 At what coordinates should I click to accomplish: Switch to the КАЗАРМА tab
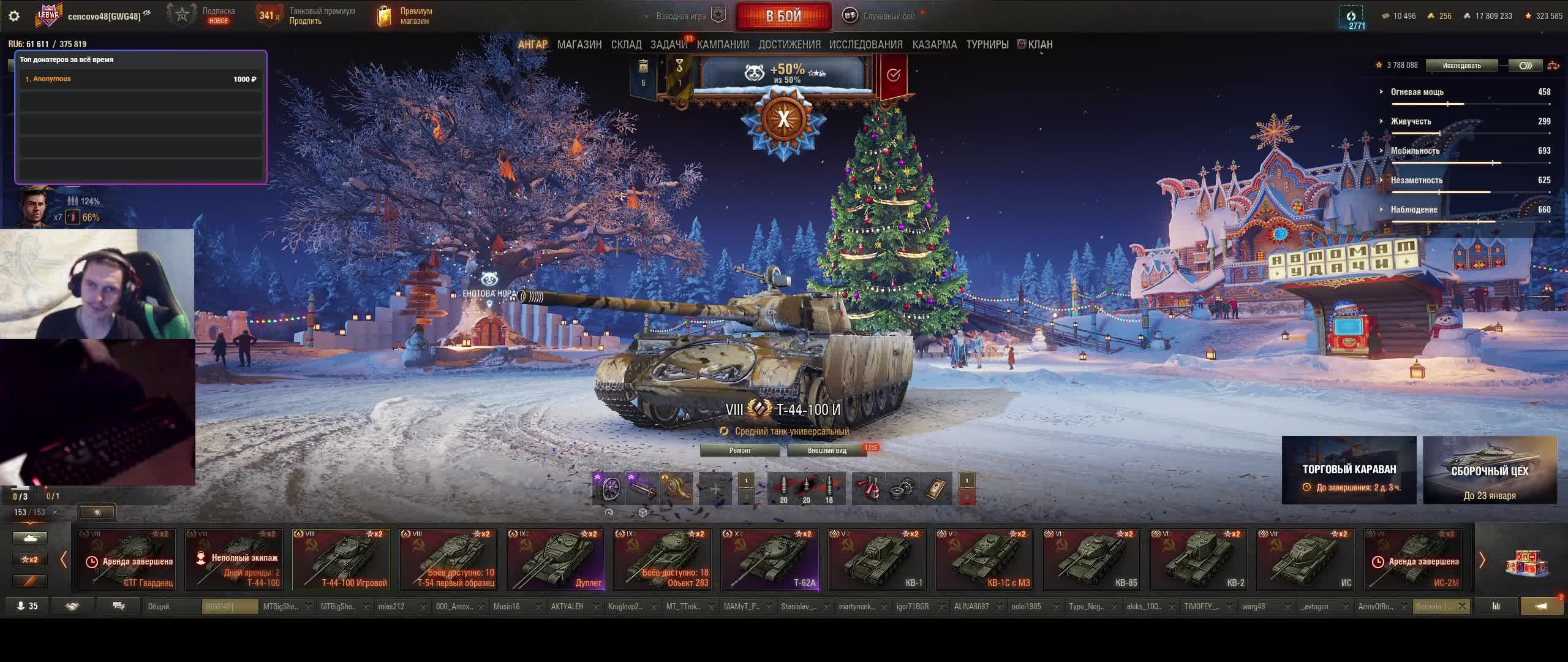tap(934, 45)
